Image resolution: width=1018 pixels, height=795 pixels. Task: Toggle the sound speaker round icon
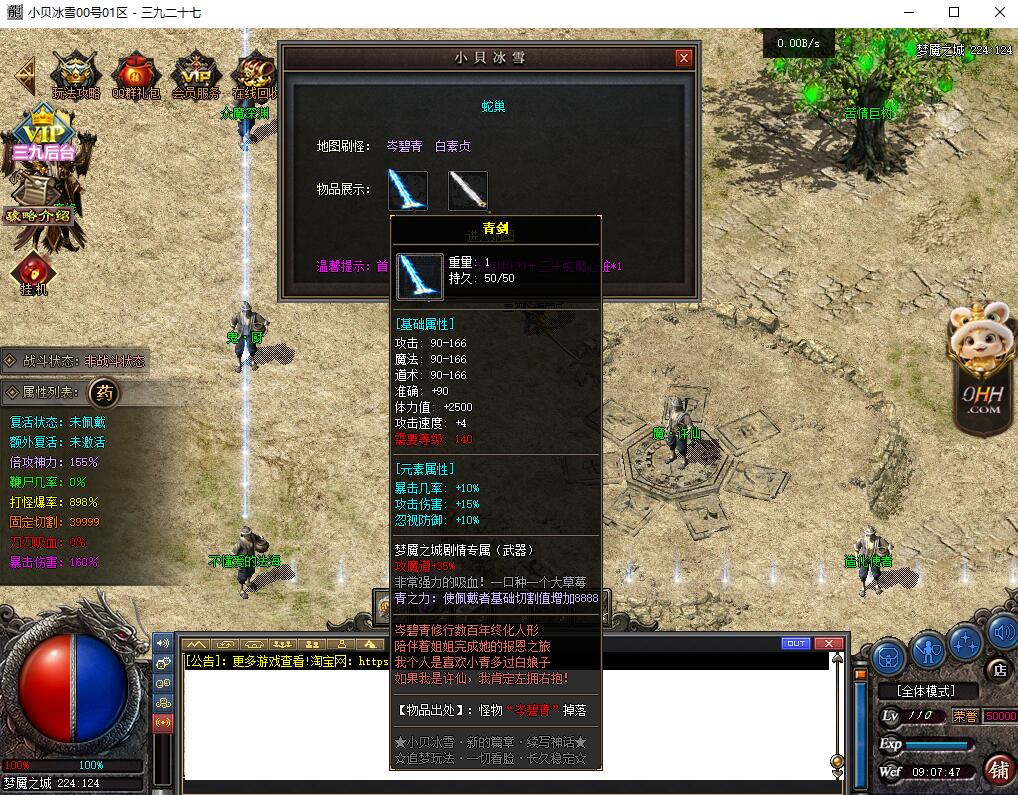pyautogui.click(x=1001, y=632)
